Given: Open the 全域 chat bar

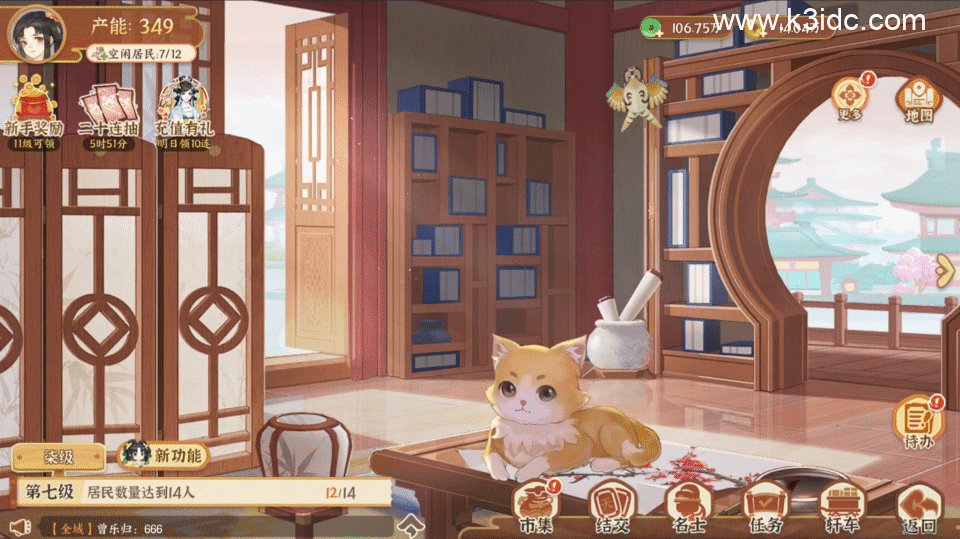Looking at the screenshot, I should [200, 527].
